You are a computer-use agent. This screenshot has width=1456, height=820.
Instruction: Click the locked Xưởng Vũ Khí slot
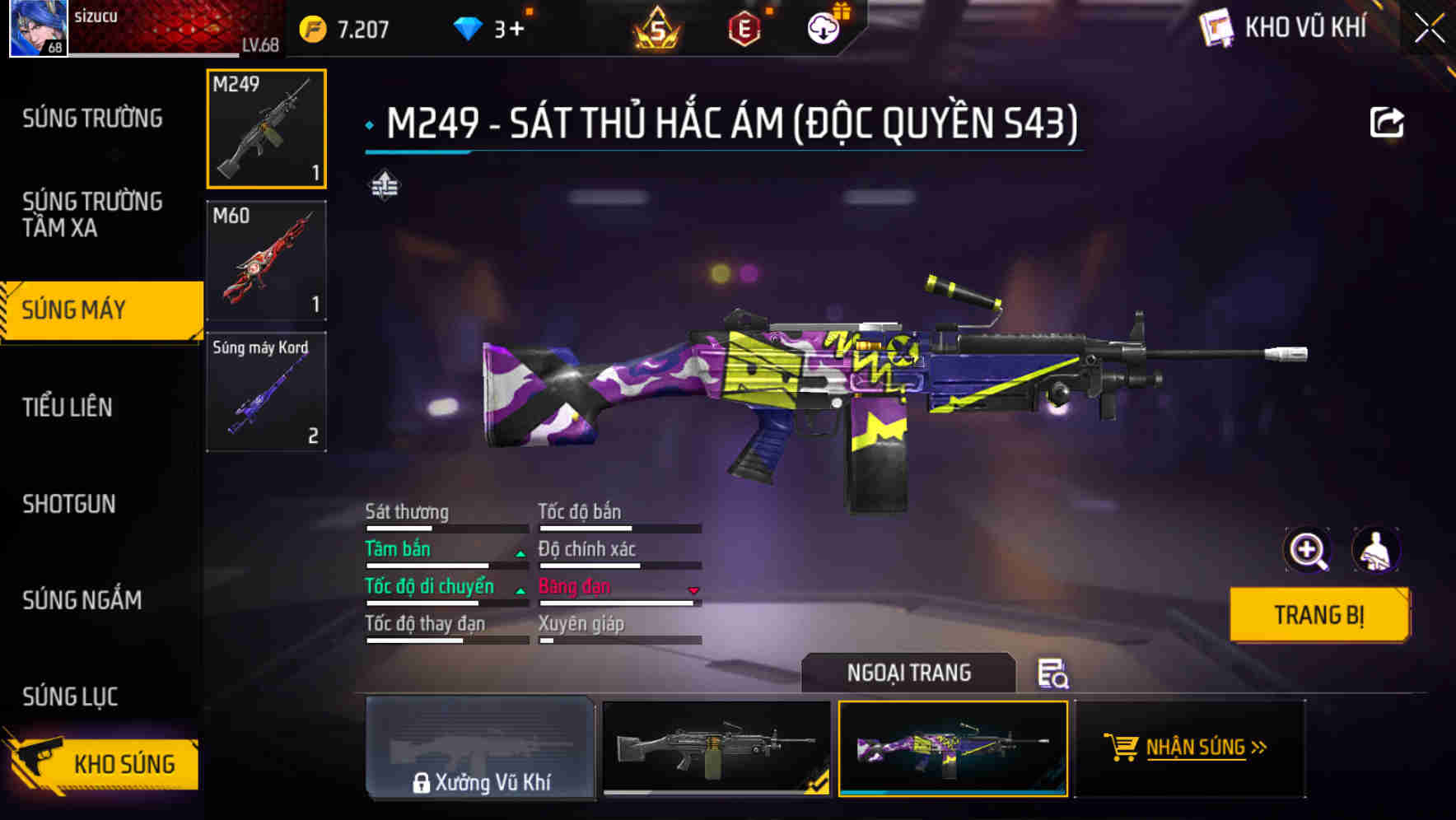click(480, 750)
